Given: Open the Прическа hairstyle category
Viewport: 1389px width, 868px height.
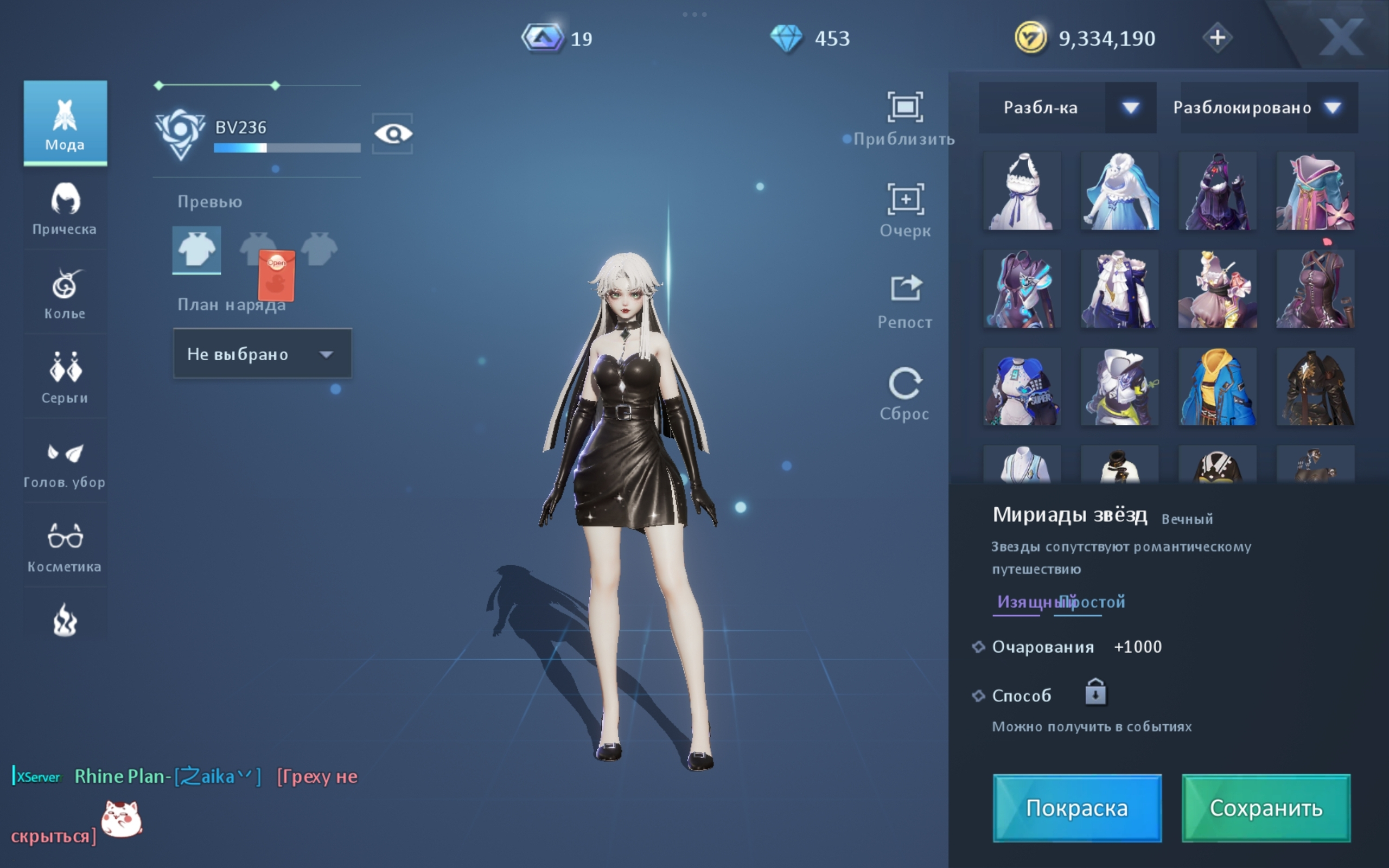Looking at the screenshot, I should click(x=65, y=208).
